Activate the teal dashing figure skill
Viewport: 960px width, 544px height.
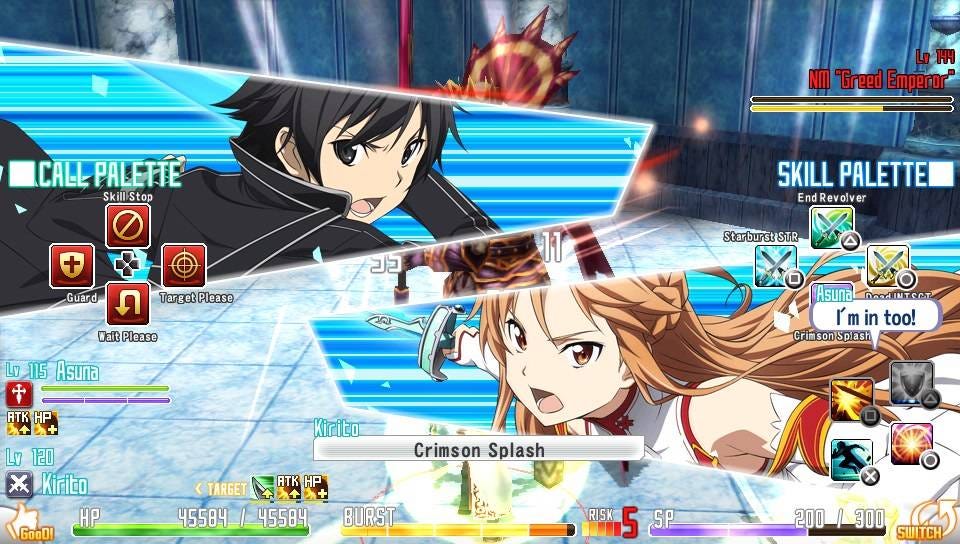click(851, 460)
